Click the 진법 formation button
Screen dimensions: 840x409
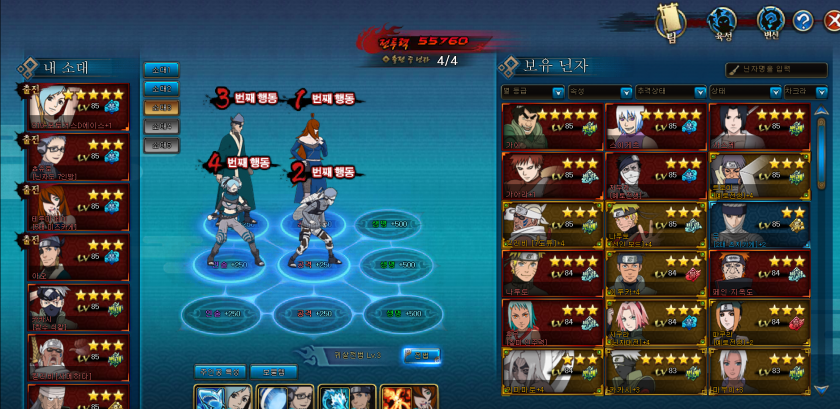point(420,354)
